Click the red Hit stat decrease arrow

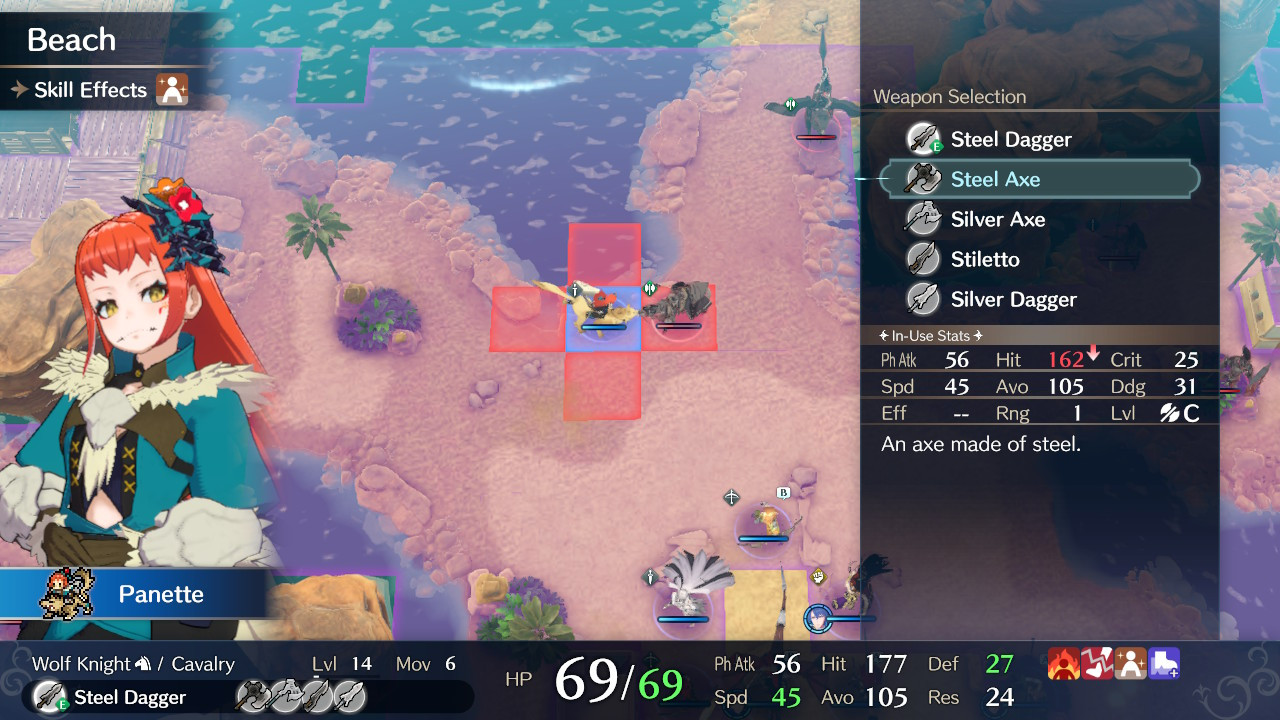coord(1092,355)
